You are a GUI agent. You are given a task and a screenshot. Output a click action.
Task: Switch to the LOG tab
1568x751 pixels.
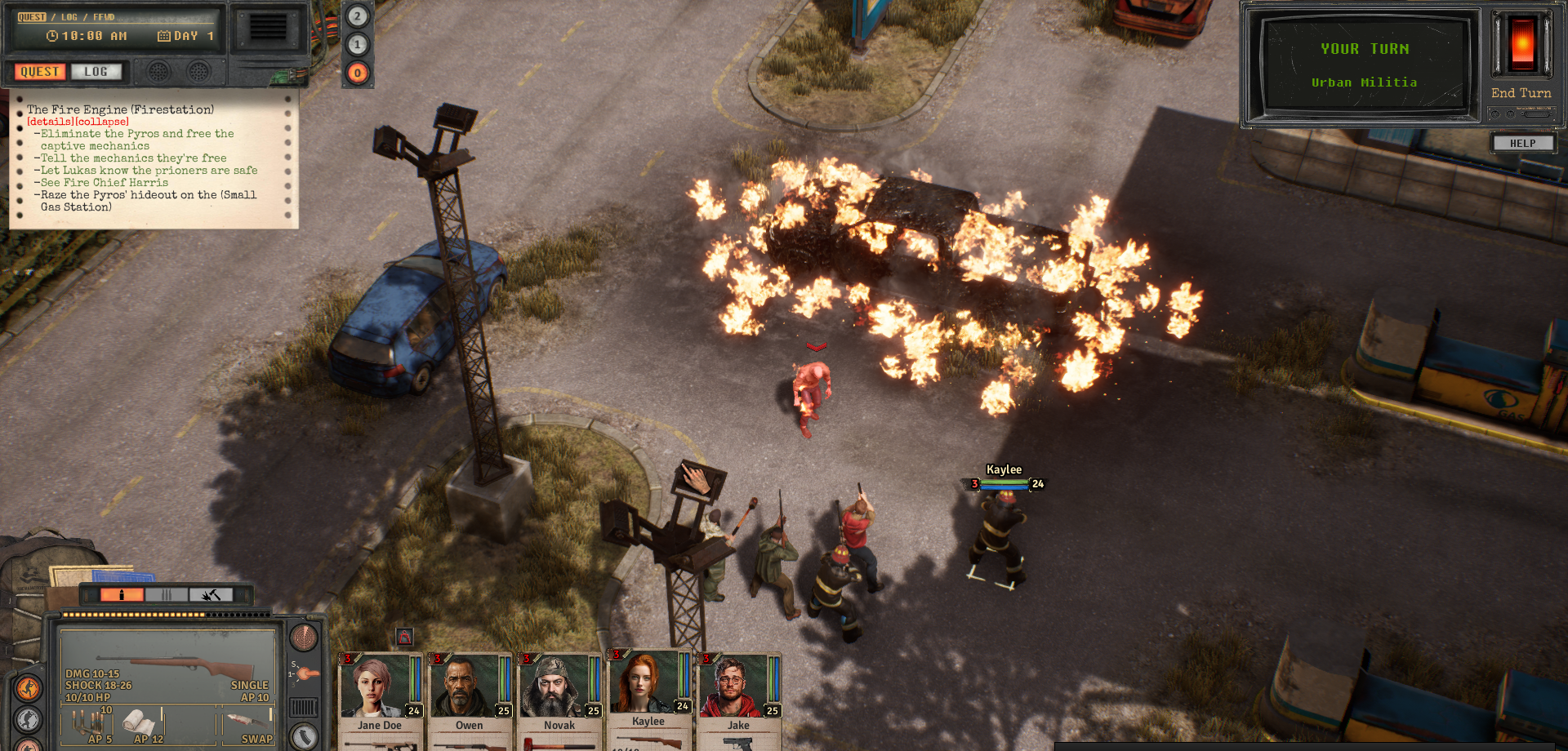[96, 72]
